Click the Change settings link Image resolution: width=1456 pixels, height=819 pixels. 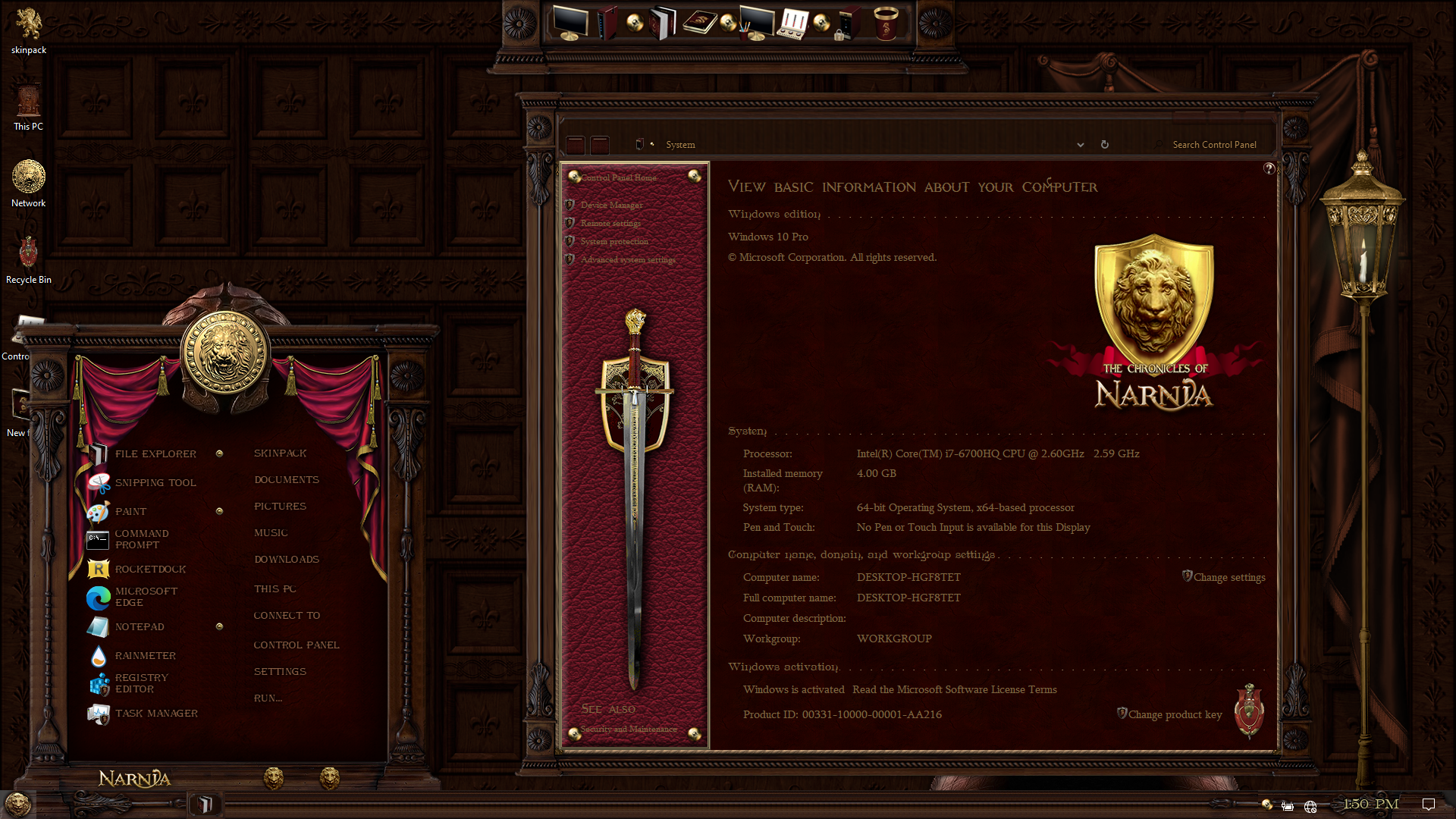click(x=1228, y=578)
